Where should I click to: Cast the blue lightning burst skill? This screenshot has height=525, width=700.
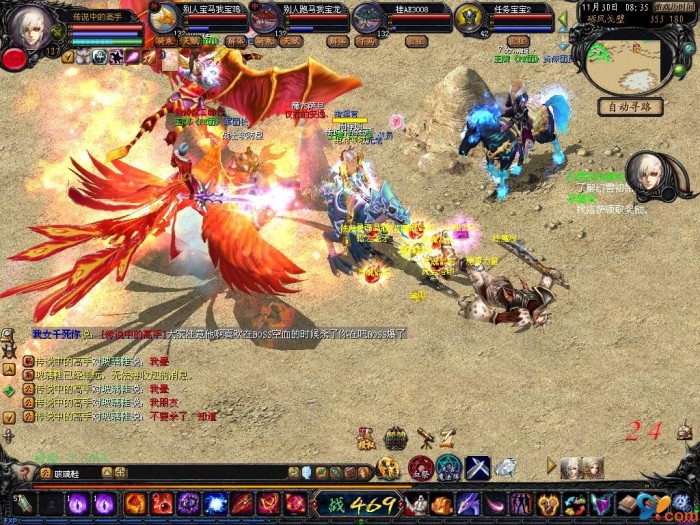click(x=215, y=504)
